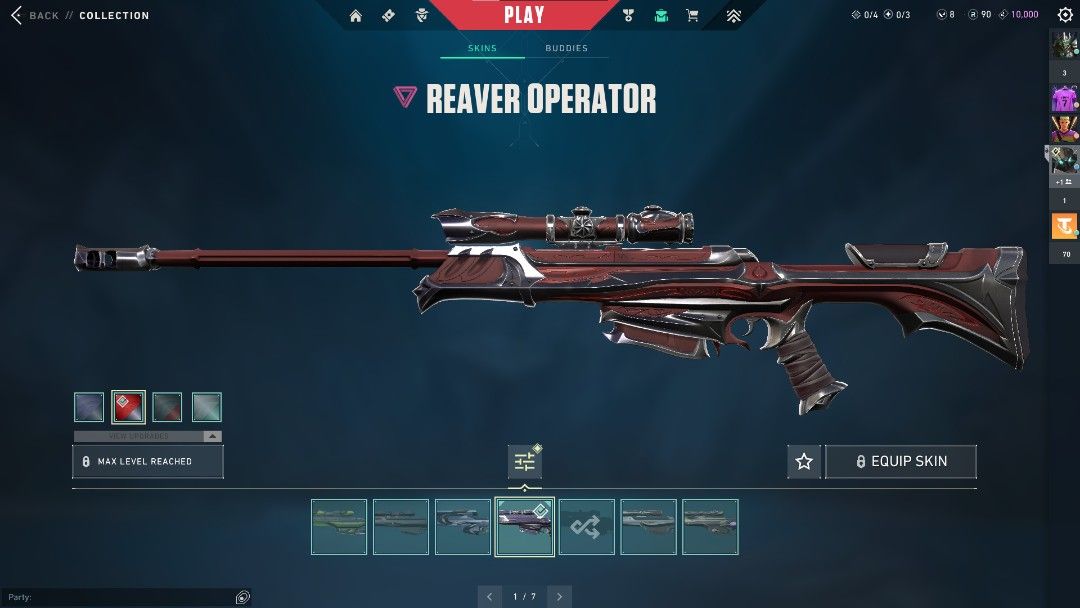The width and height of the screenshot is (1080, 608).
Task: Expand the View Upgrades bar
Action: [148, 436]
